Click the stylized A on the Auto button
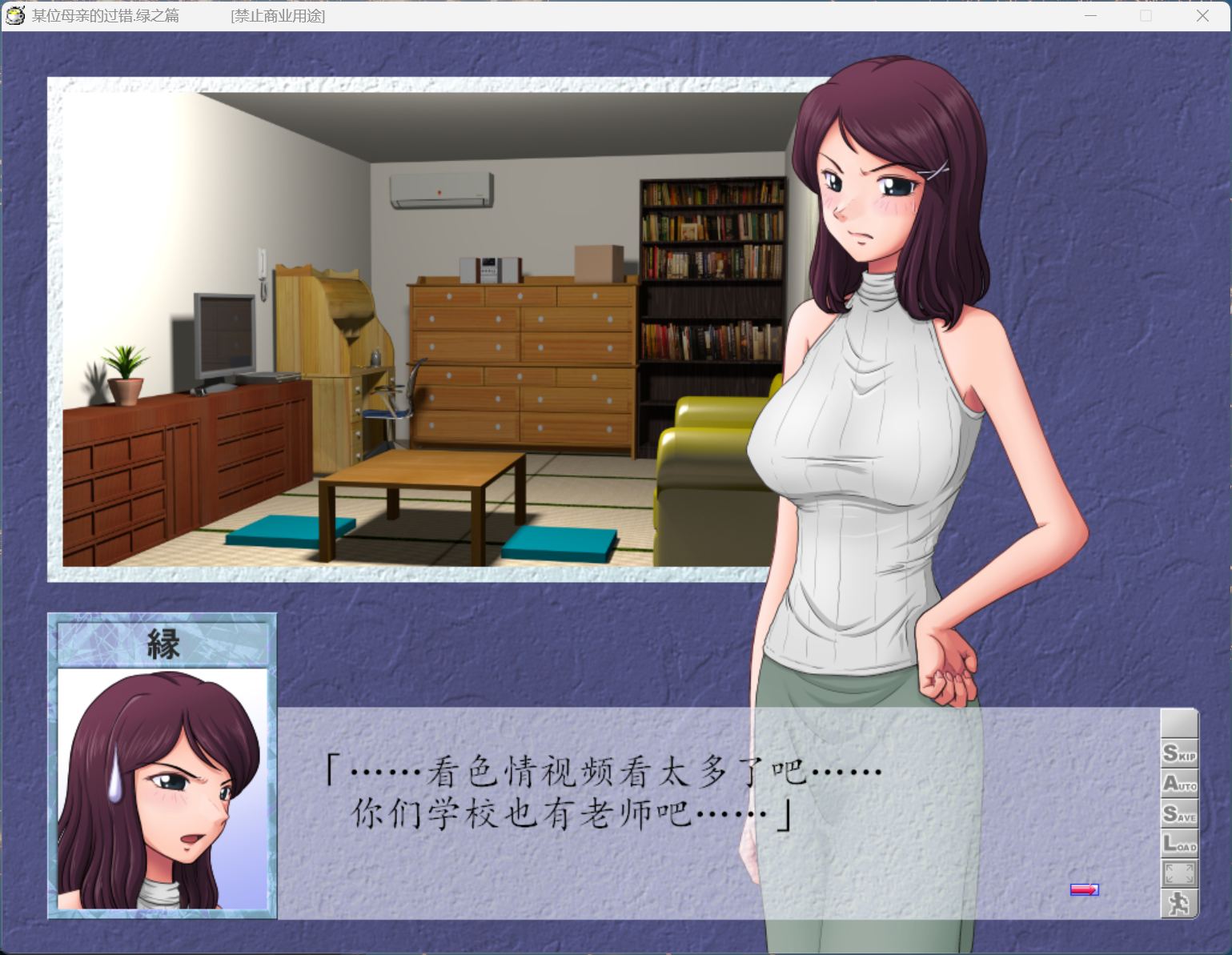1232x955 pixels. (x=1170, y=784)
